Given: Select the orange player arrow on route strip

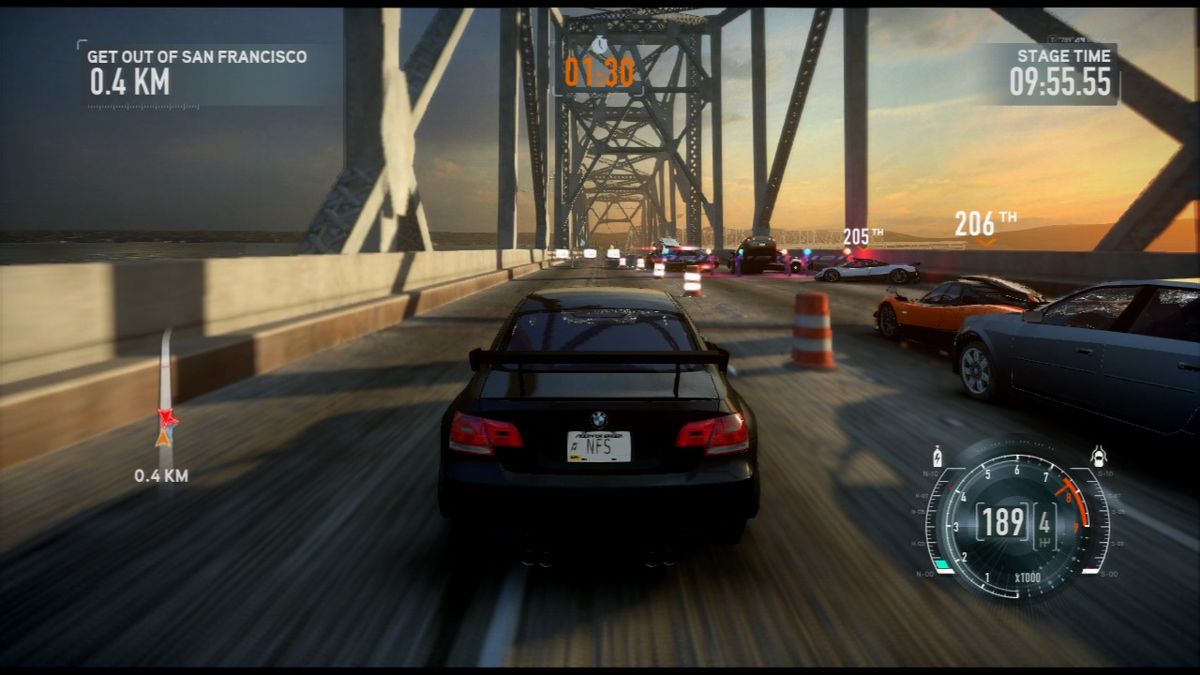Looking at the screenshot, I should tap(164, 437).
